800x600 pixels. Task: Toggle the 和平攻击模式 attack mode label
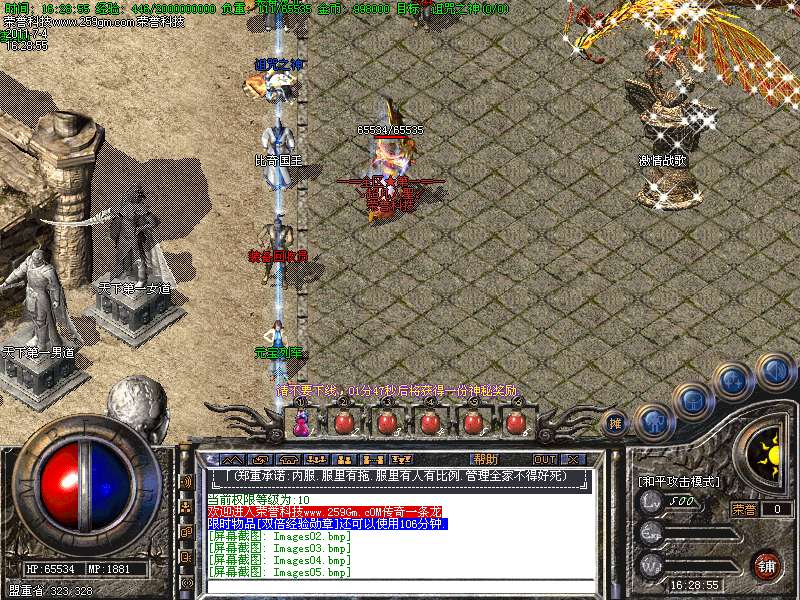tap(680, 481)
